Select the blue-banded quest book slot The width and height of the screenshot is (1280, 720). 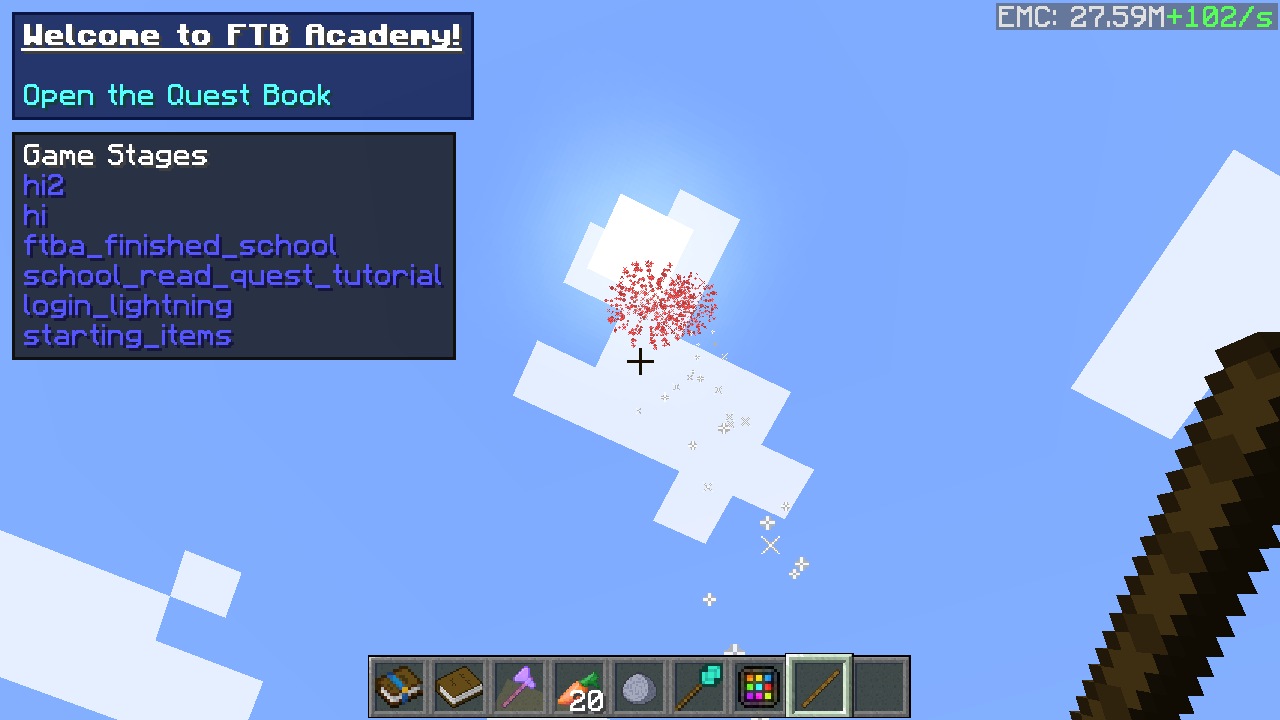pyautogui.click(x=399, y=687)
